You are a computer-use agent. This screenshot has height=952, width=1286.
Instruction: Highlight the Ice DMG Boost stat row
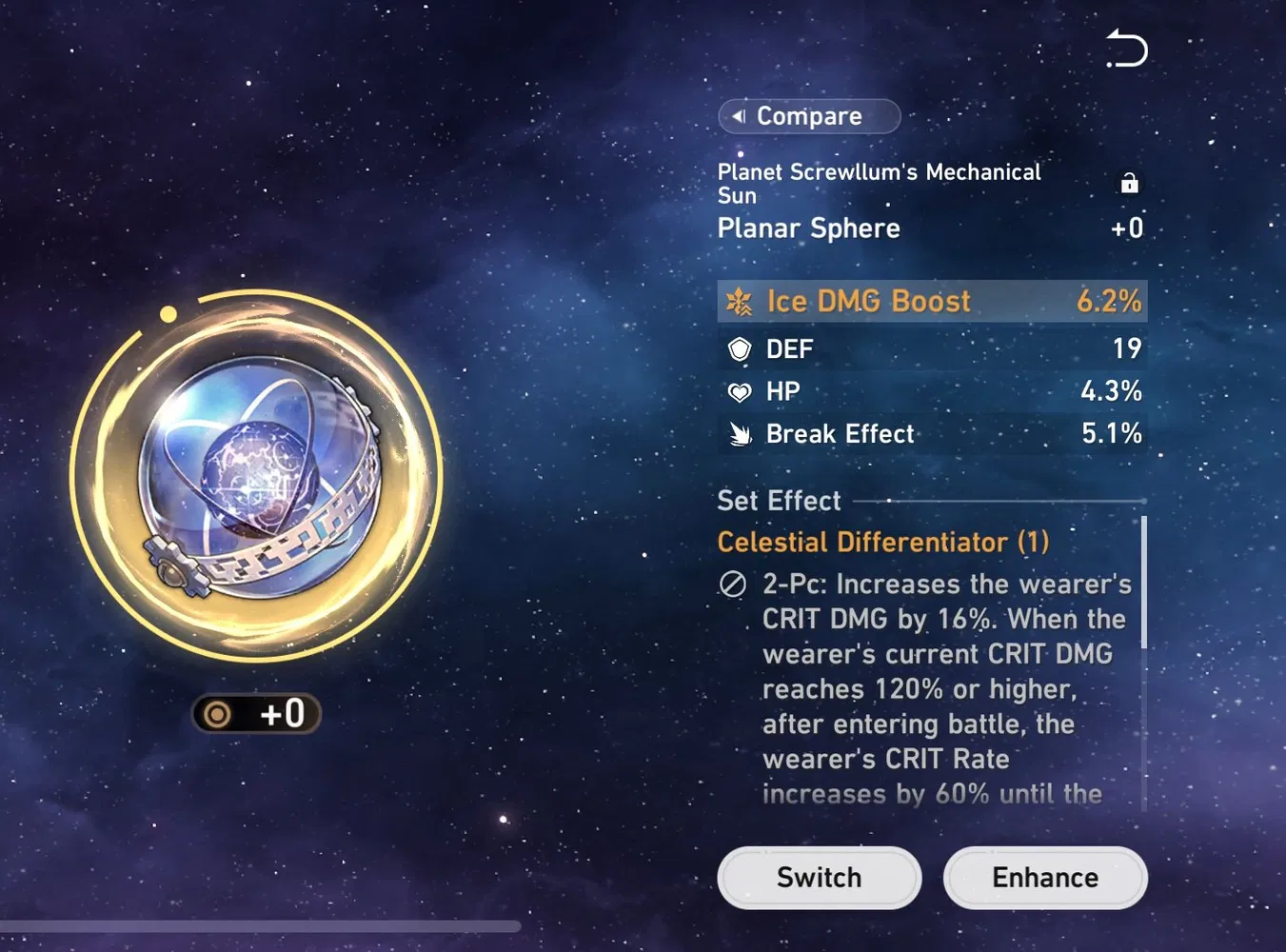933,301
